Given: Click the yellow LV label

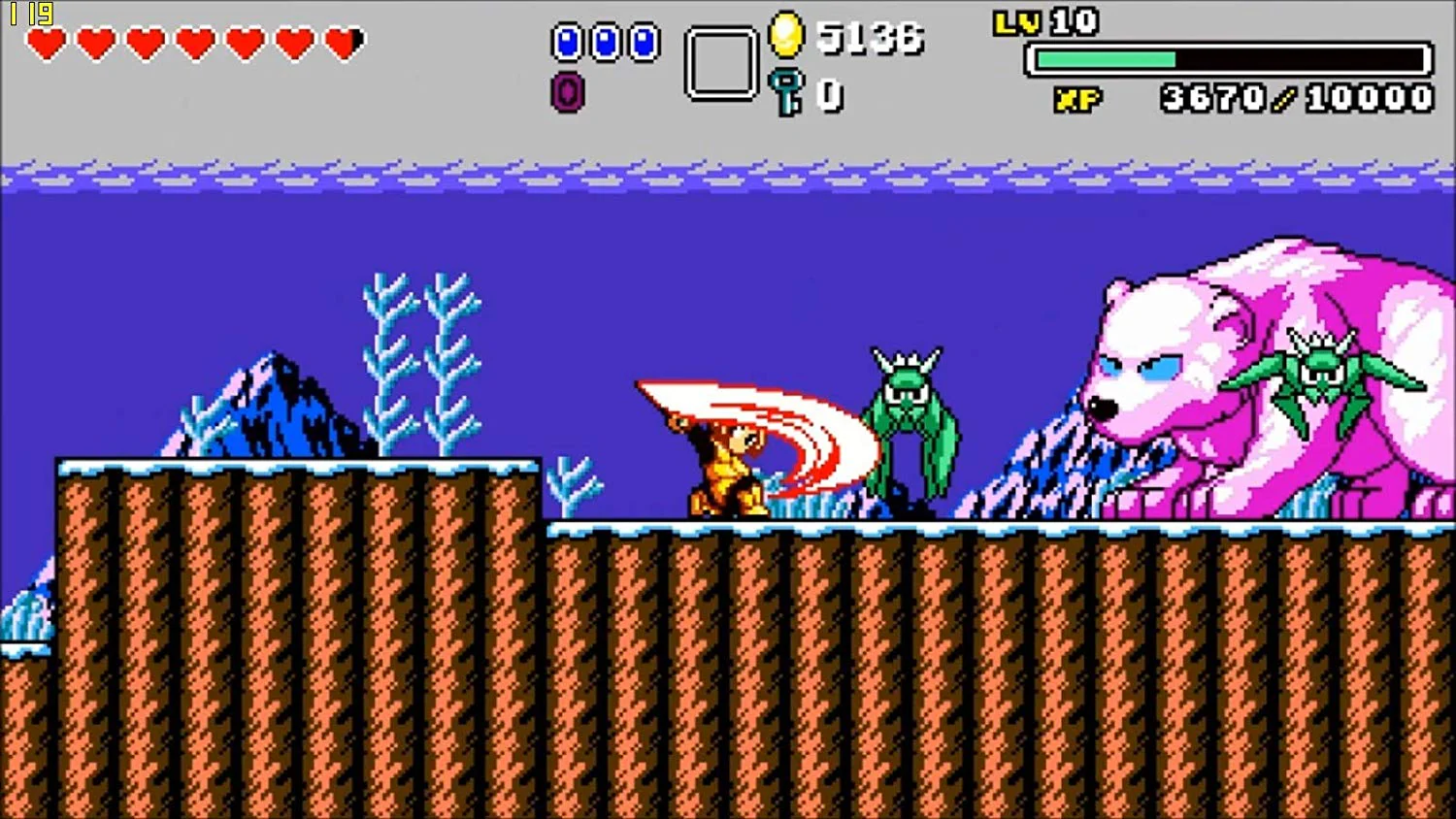Looking at the screenshot, I should 1017,21.
